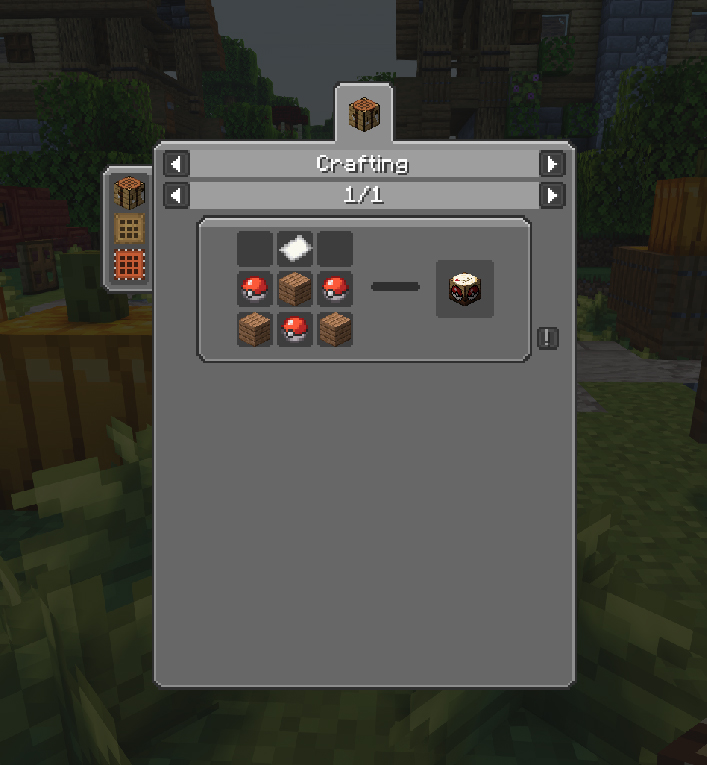Click the Crafting title bar

[363, 163]
